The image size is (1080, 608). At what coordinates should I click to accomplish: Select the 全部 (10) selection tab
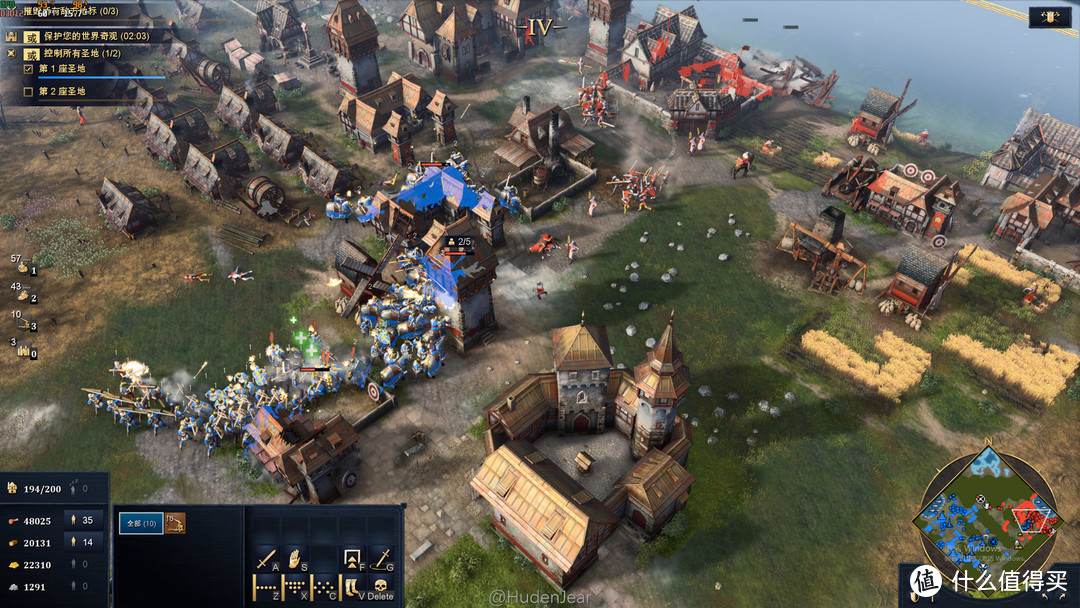click(x=140, y=523)
